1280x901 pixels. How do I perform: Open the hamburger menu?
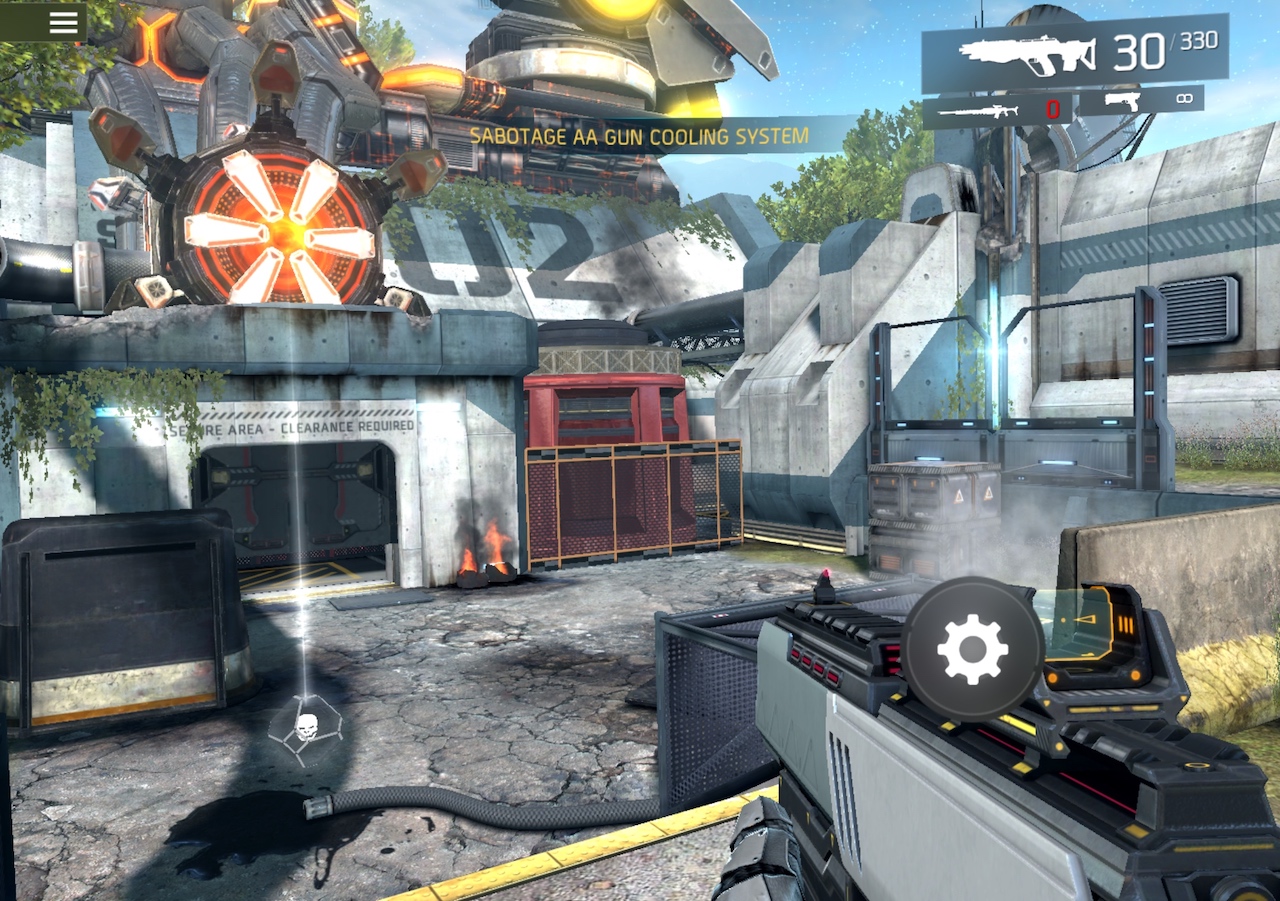point(63,22)
